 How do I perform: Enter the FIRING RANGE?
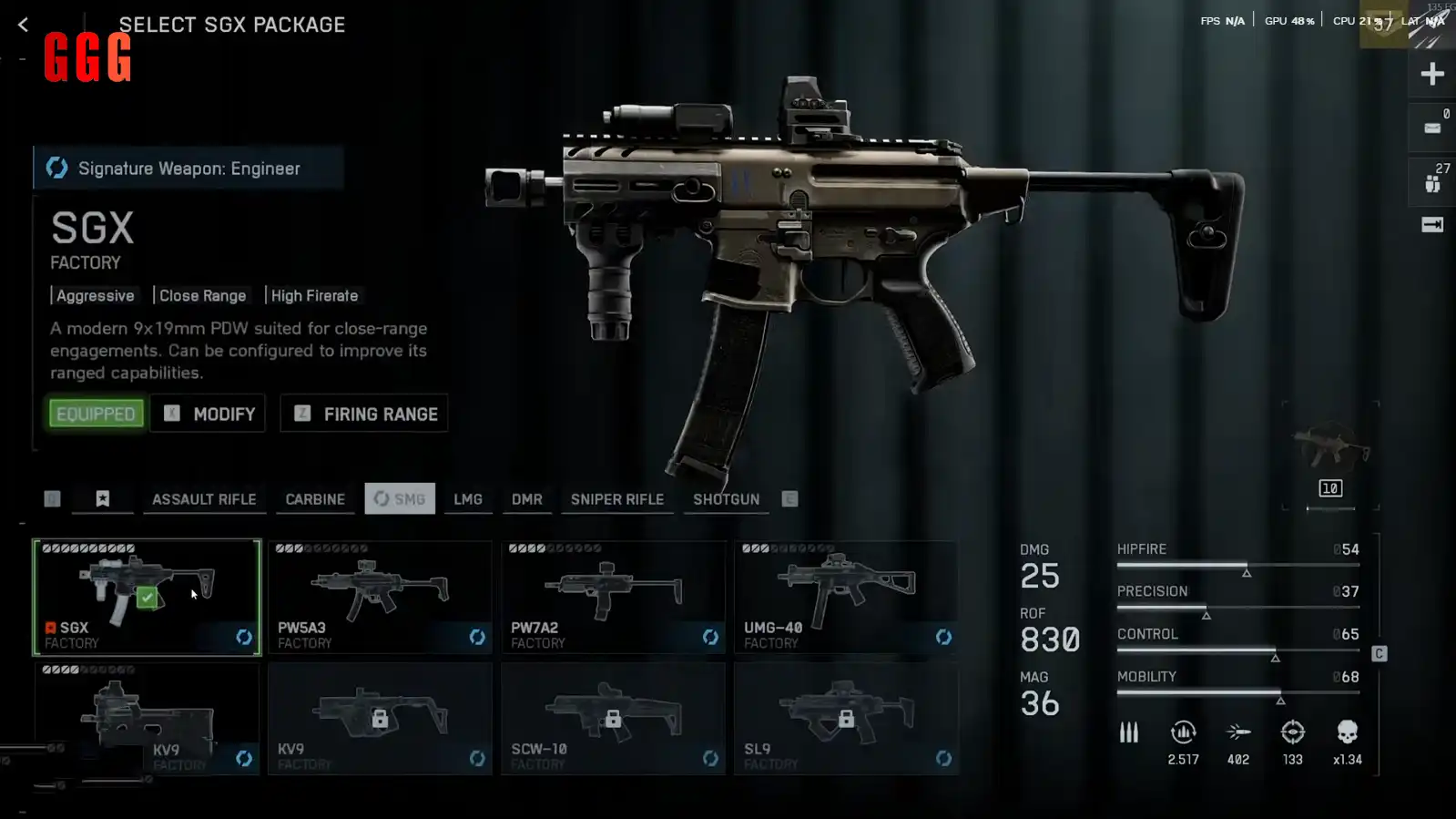pyautogui.click(x=364, y=414)
